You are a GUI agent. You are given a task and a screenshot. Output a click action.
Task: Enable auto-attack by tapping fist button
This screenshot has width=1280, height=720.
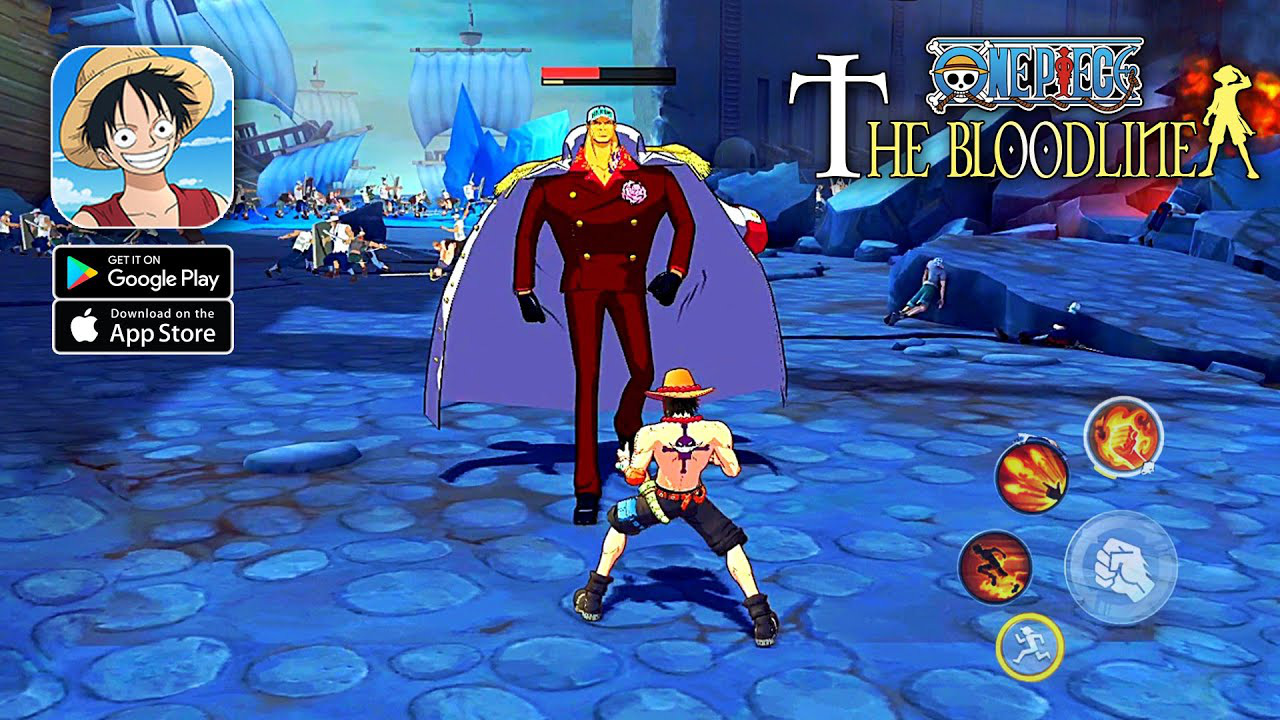tap(1122, 566)
